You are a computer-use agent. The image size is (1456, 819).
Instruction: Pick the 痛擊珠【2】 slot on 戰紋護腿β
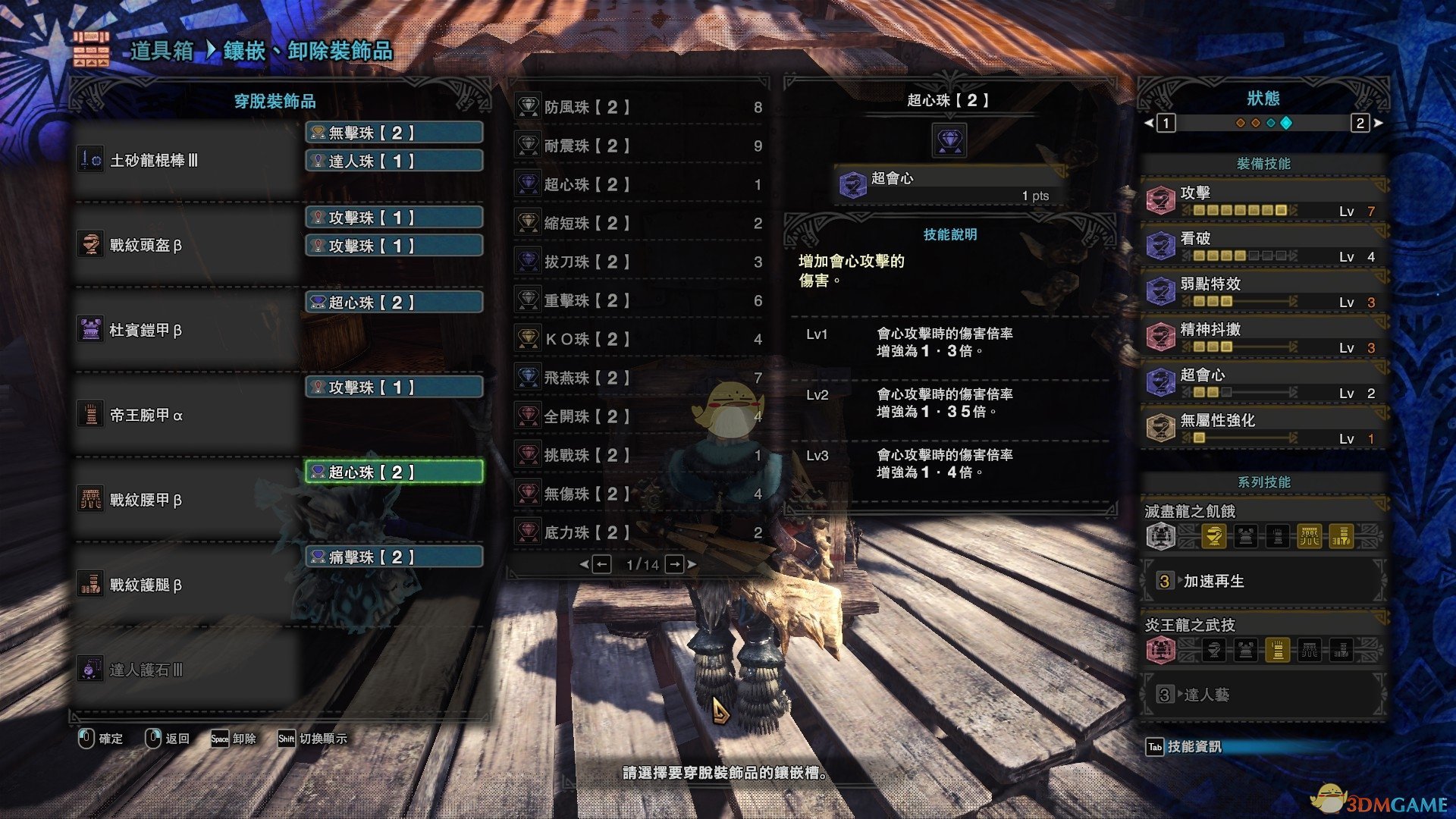[x=394, y=557]
